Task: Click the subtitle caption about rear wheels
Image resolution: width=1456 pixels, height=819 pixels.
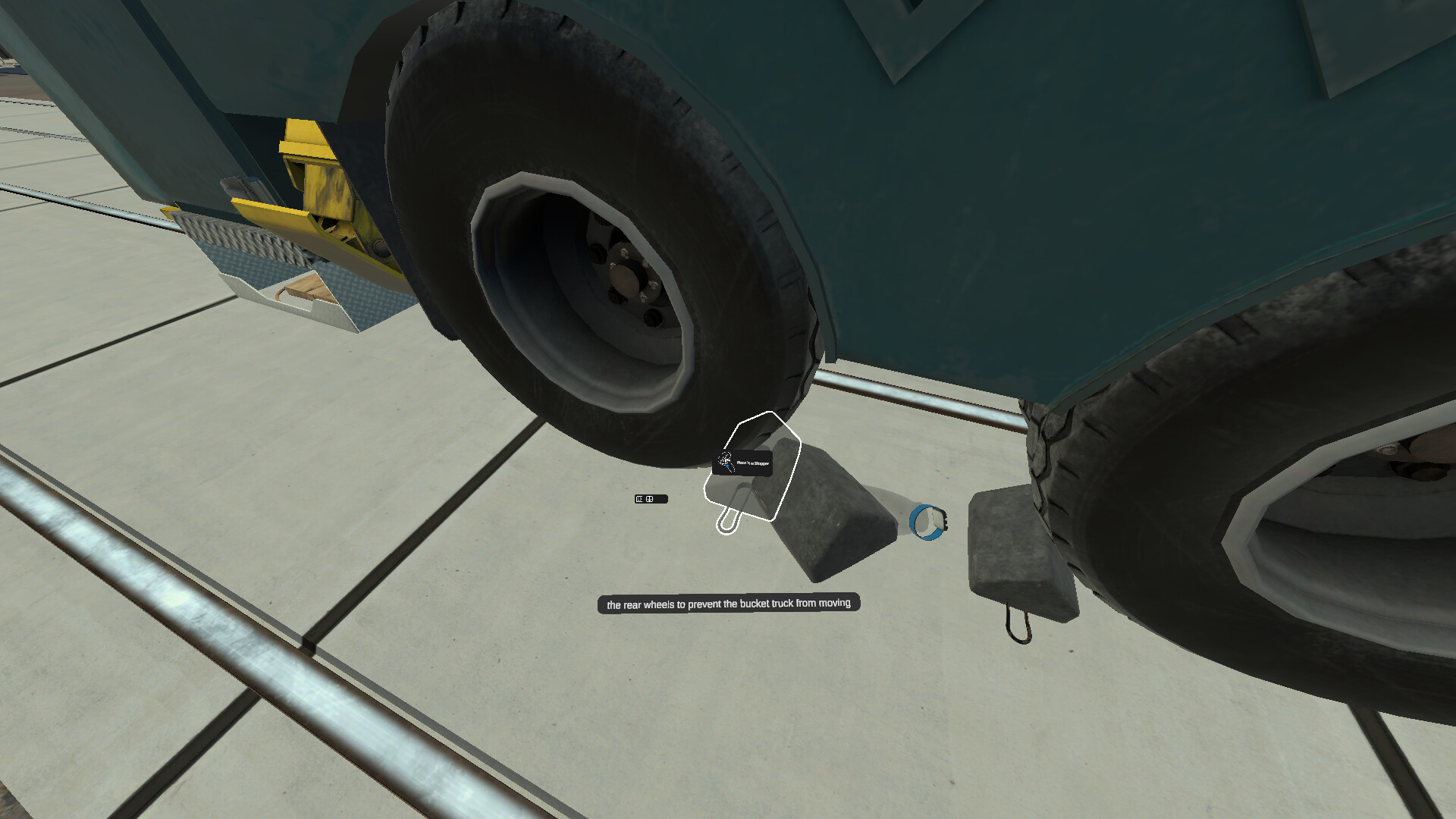Action: (x=730, y=604)
